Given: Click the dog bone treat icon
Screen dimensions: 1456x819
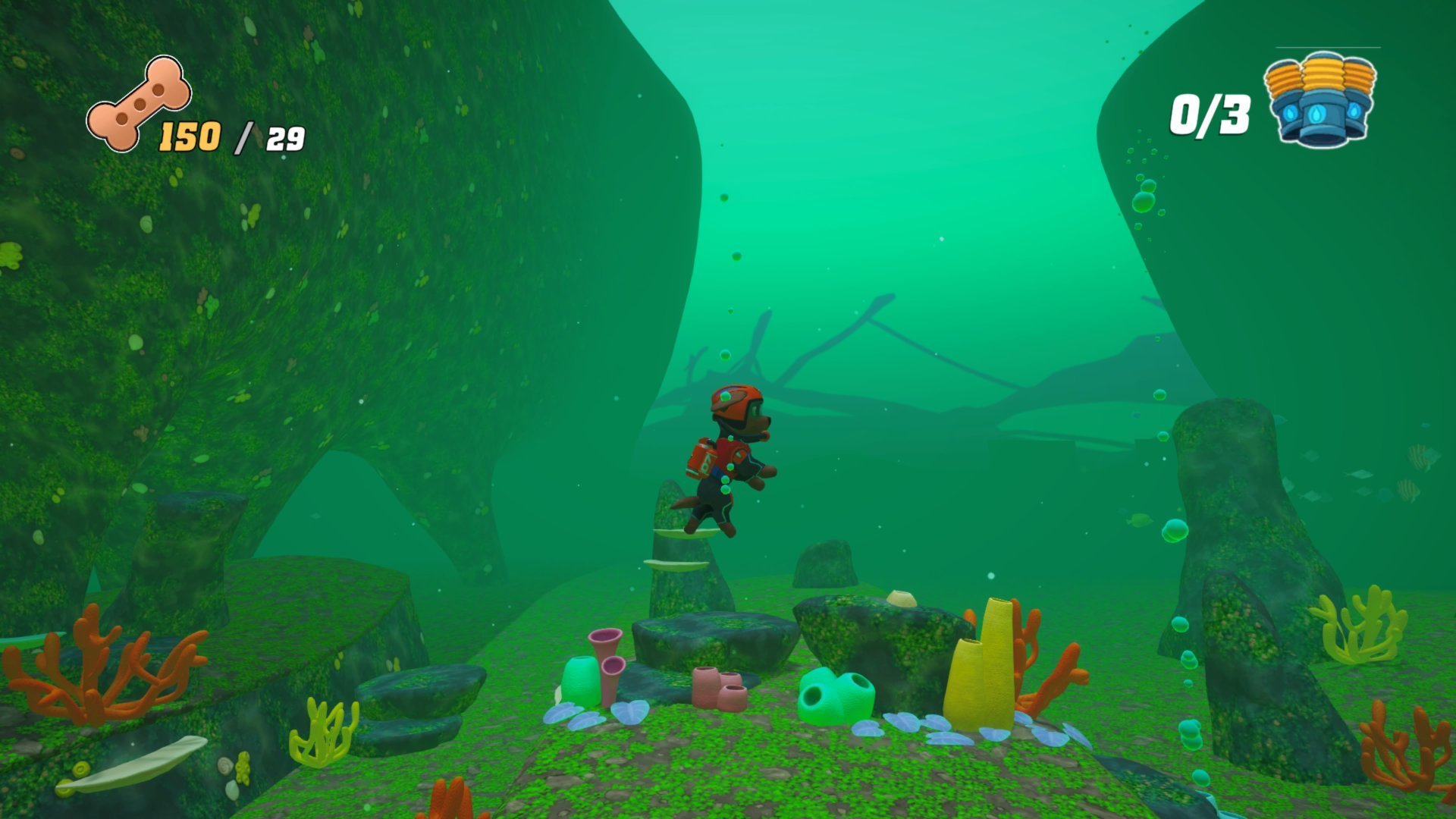Looking at the screenshot, I should tap(139, 104).
